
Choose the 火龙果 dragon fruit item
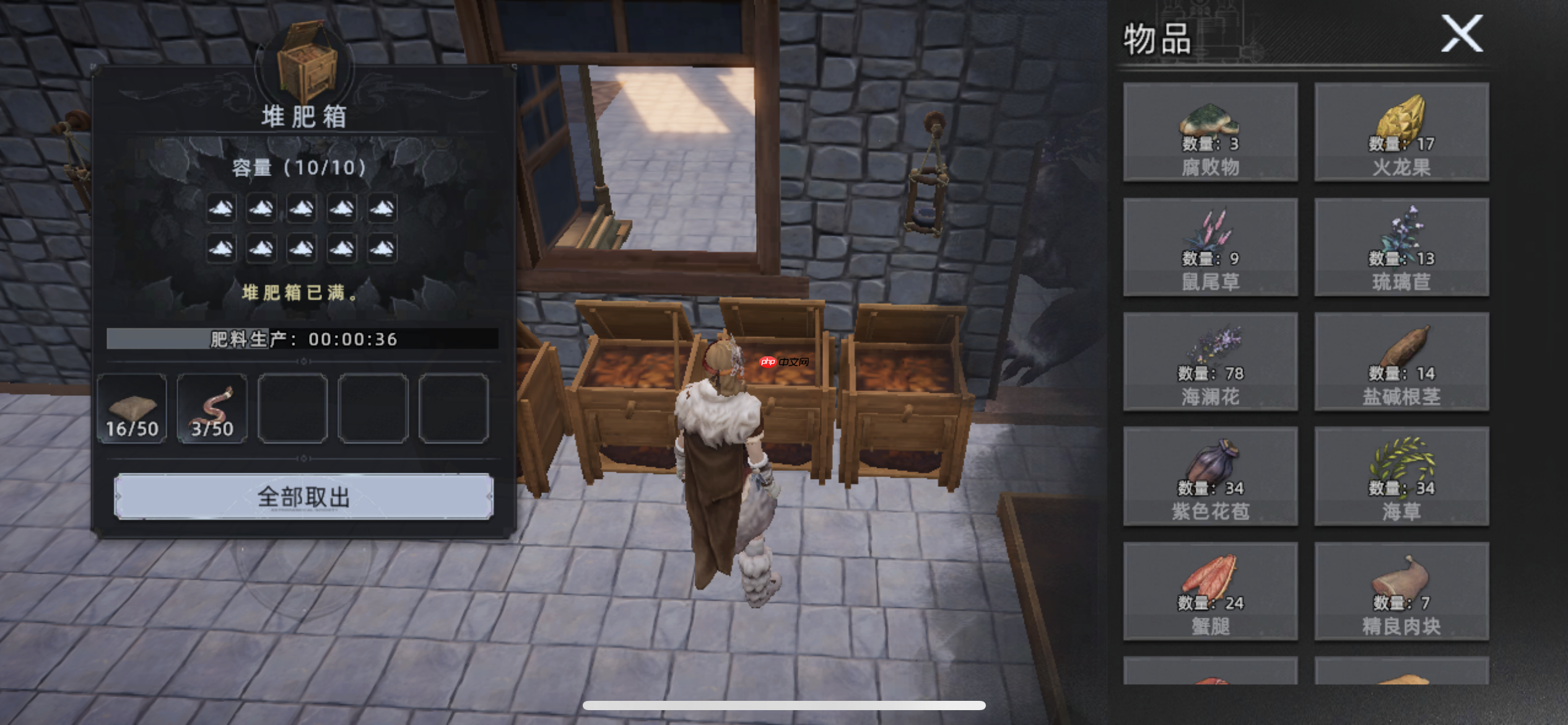tap(1401, 132)
